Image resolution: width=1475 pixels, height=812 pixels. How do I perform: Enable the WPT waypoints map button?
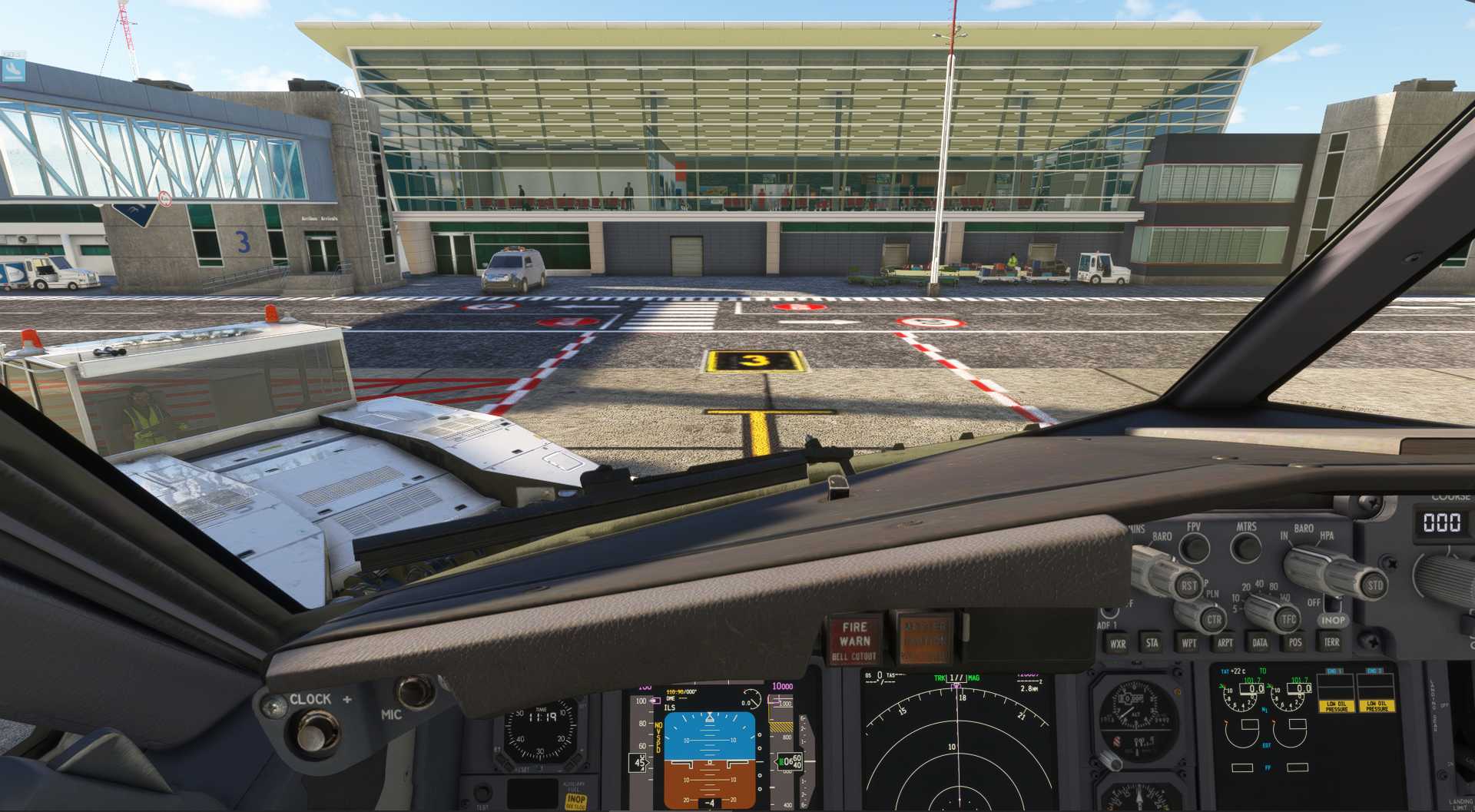pyautogui.click(x=1188, y=643)
